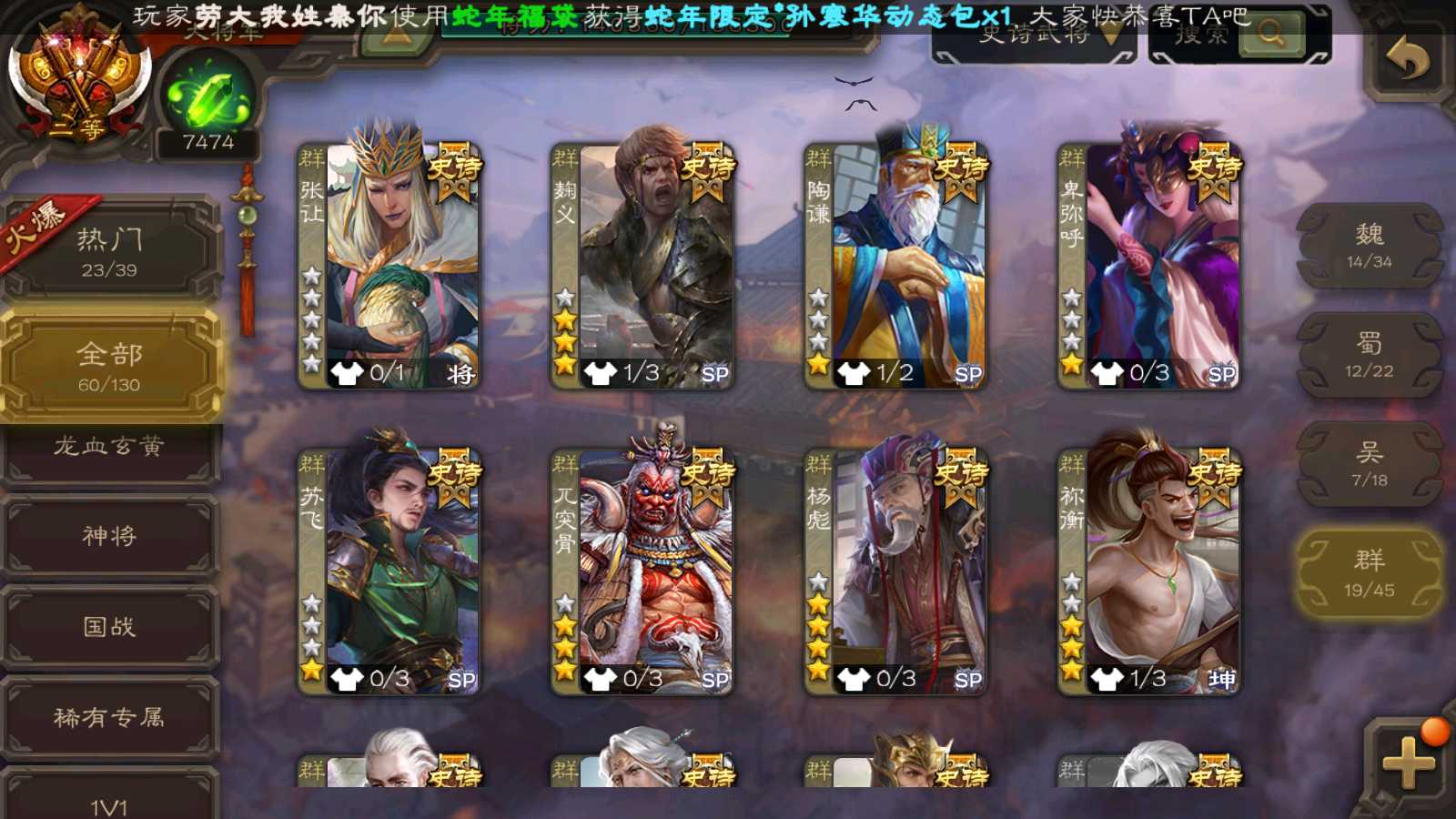Switch to the 国战 category
1456x819 pixels.
(109, 626)
